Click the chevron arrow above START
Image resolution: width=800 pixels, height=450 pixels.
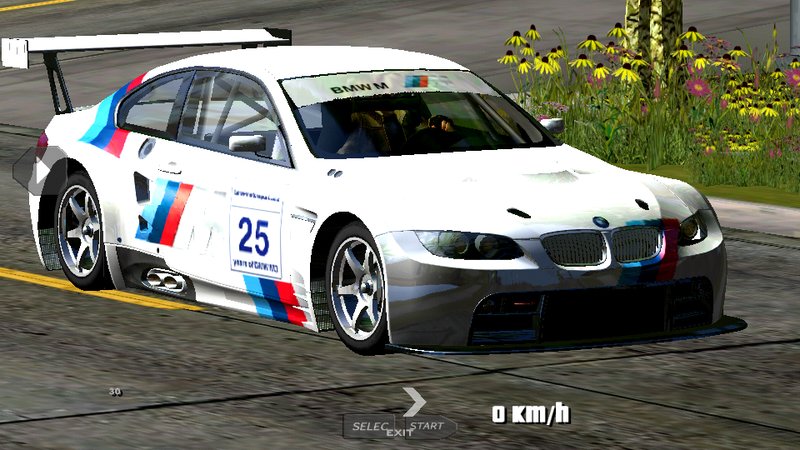pos(415,401)
